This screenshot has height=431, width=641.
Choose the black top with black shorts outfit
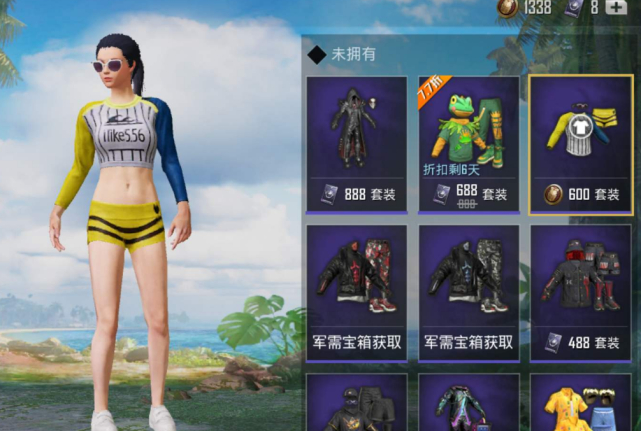coord(356,404)
